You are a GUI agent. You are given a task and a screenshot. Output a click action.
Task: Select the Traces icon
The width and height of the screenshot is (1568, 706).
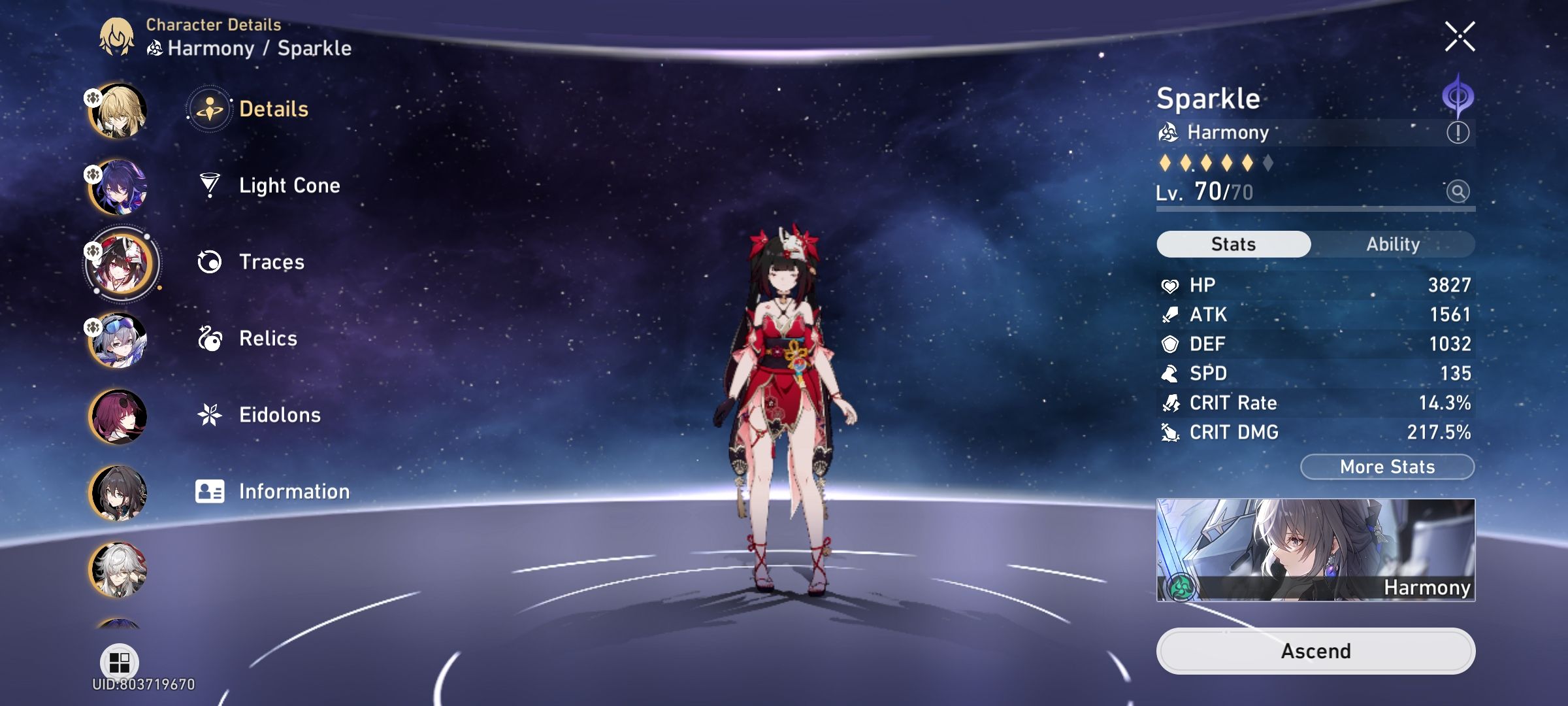209,261
